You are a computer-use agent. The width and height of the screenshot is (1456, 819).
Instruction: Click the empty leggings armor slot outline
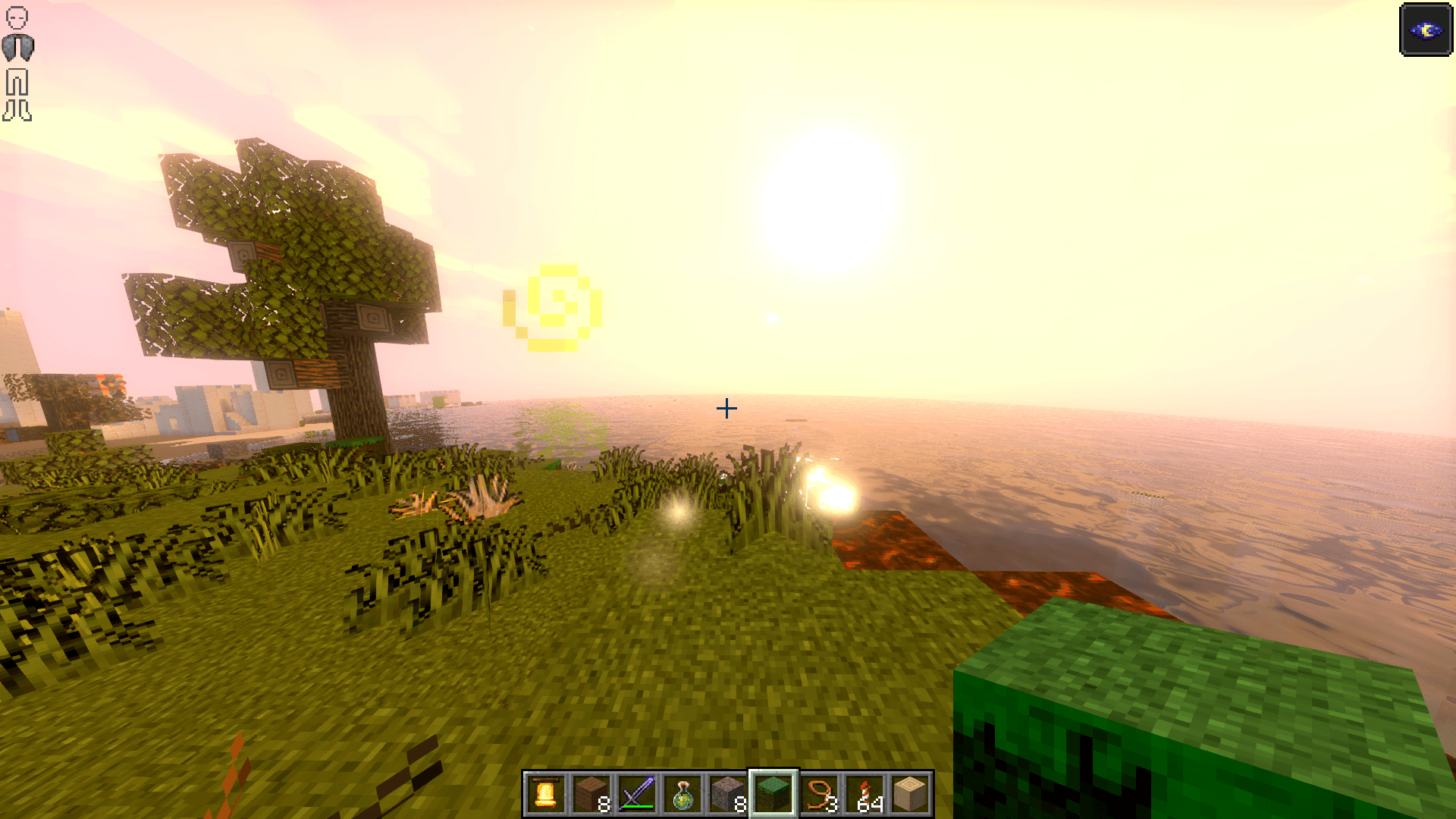click(17, 82)
